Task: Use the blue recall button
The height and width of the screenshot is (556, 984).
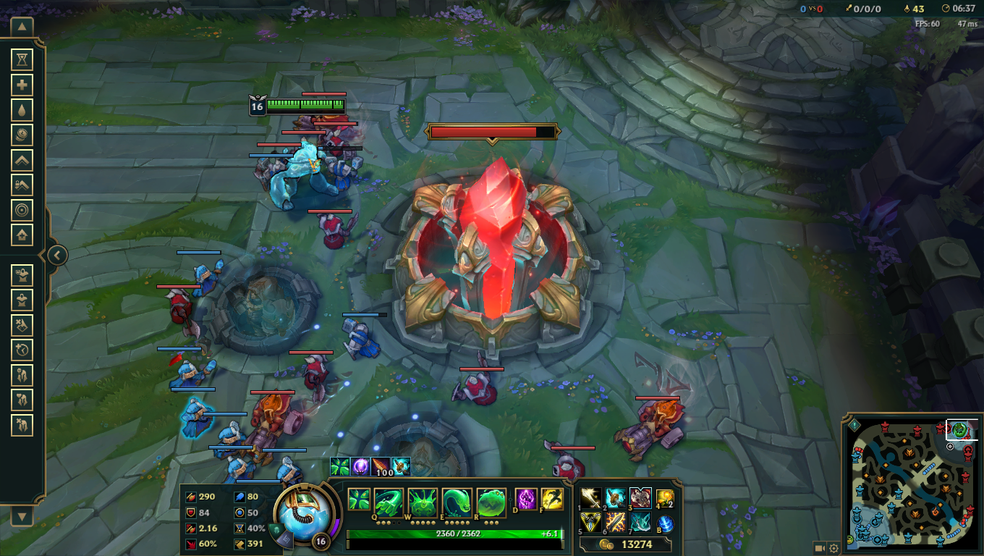Action: coord(664,523)
